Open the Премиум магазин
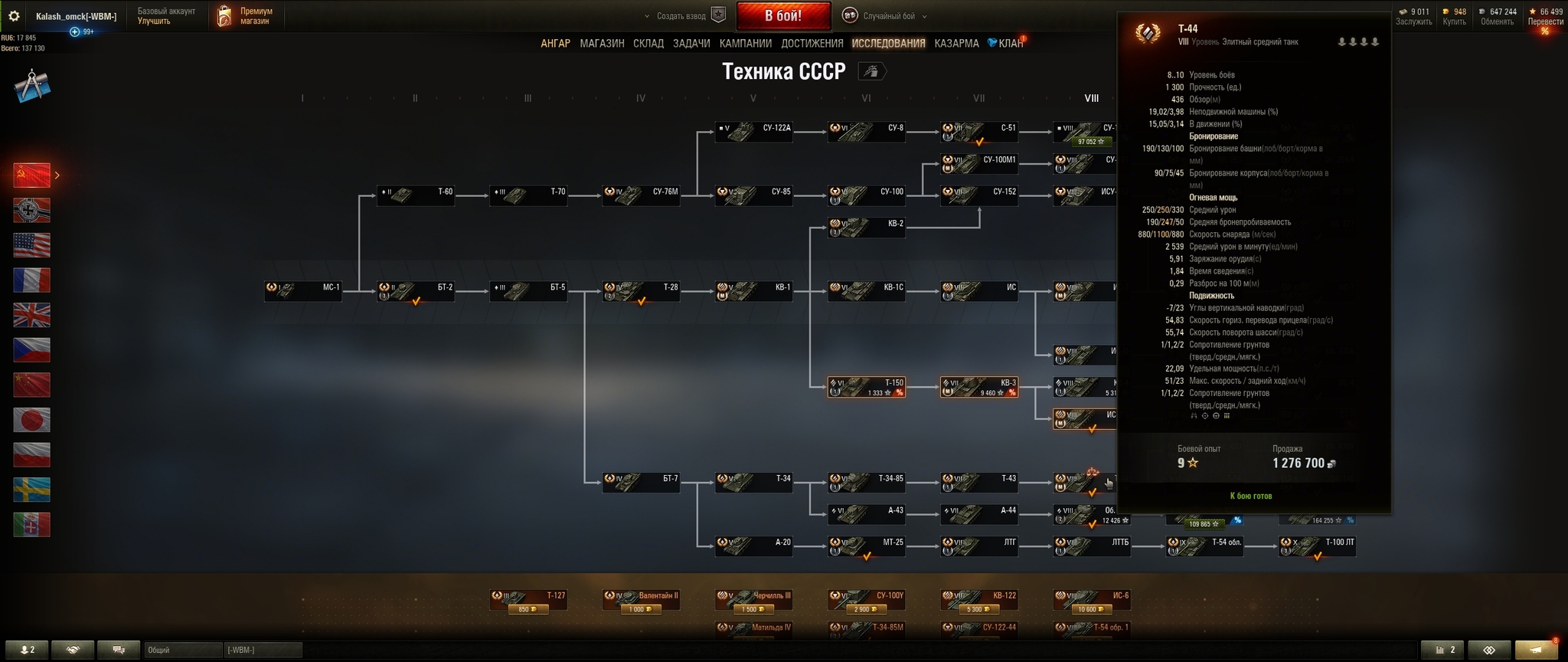The image size is (1568, 662). point(246,16)
